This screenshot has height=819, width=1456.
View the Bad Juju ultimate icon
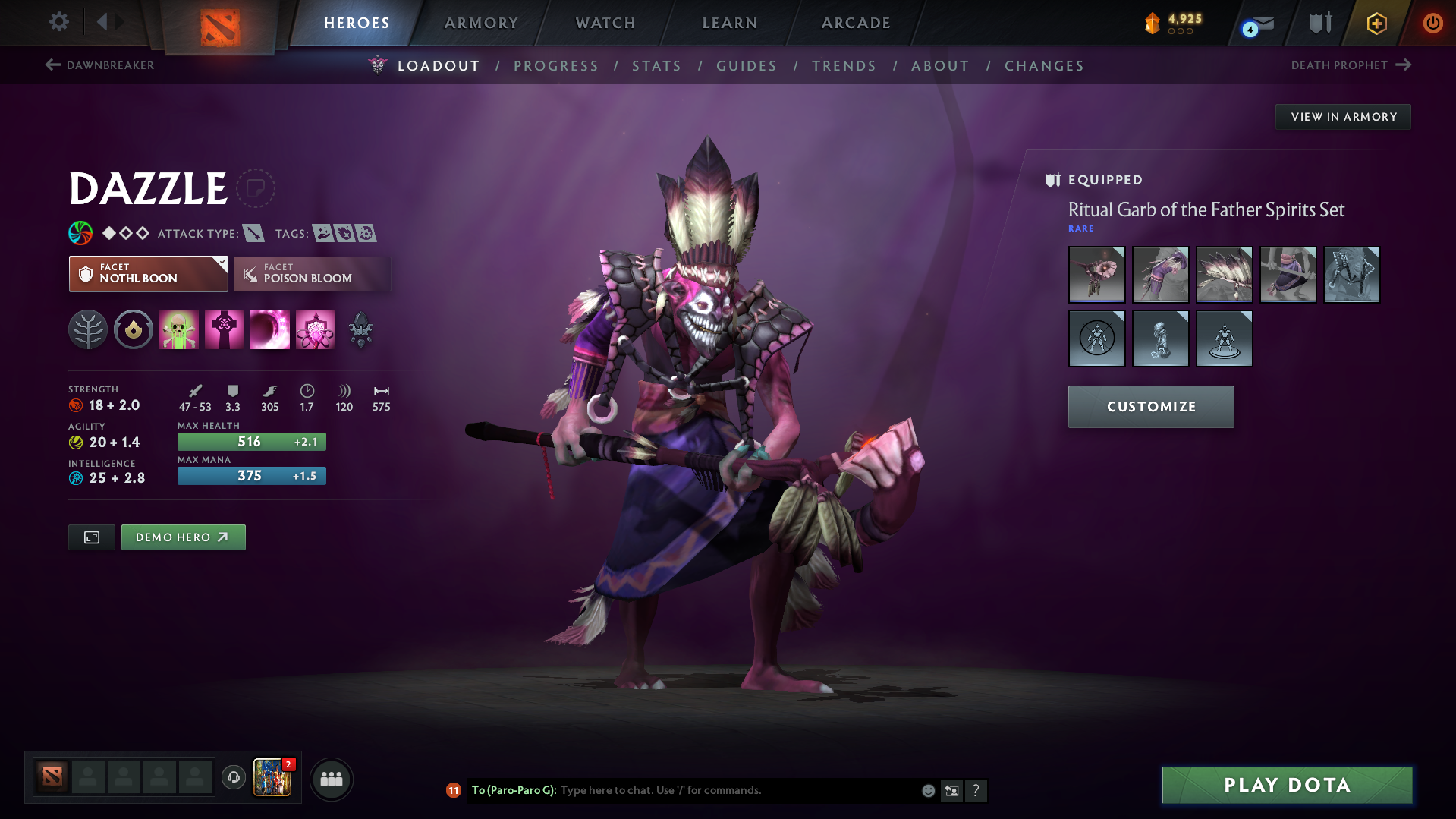316,329
